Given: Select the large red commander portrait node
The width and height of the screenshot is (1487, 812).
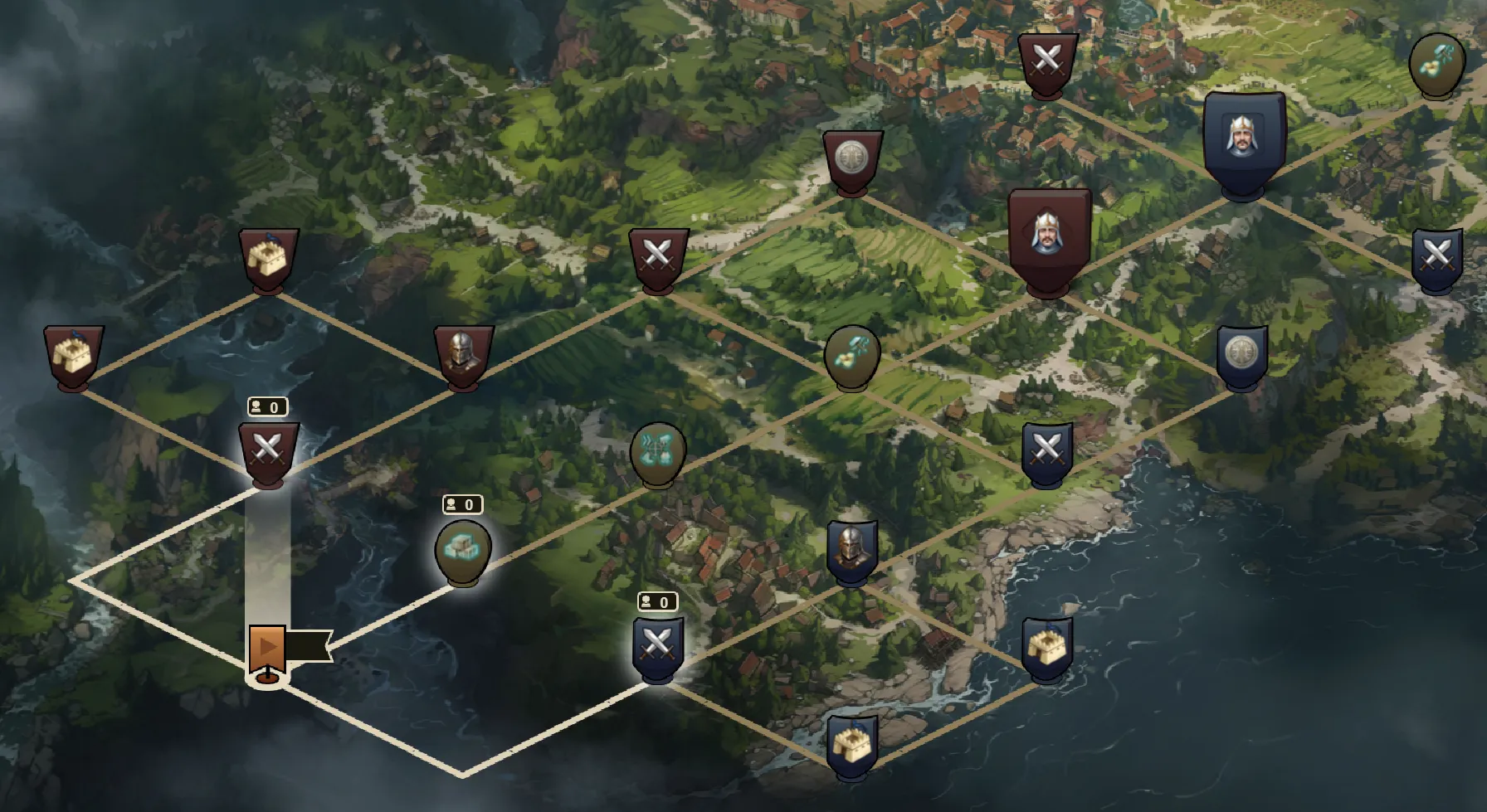Looking at the screenshot, I should [x=1048, y=238].
